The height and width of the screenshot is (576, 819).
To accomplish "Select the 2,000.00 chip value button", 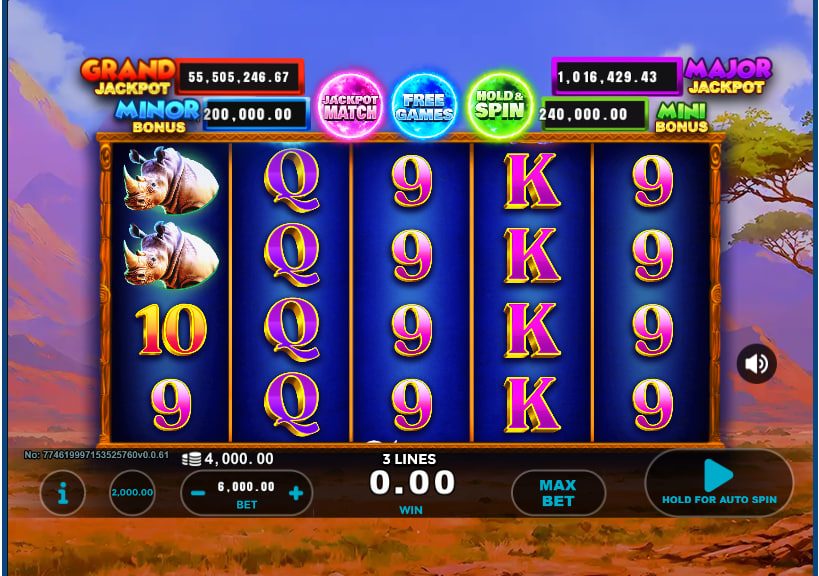I will point(132,492).
